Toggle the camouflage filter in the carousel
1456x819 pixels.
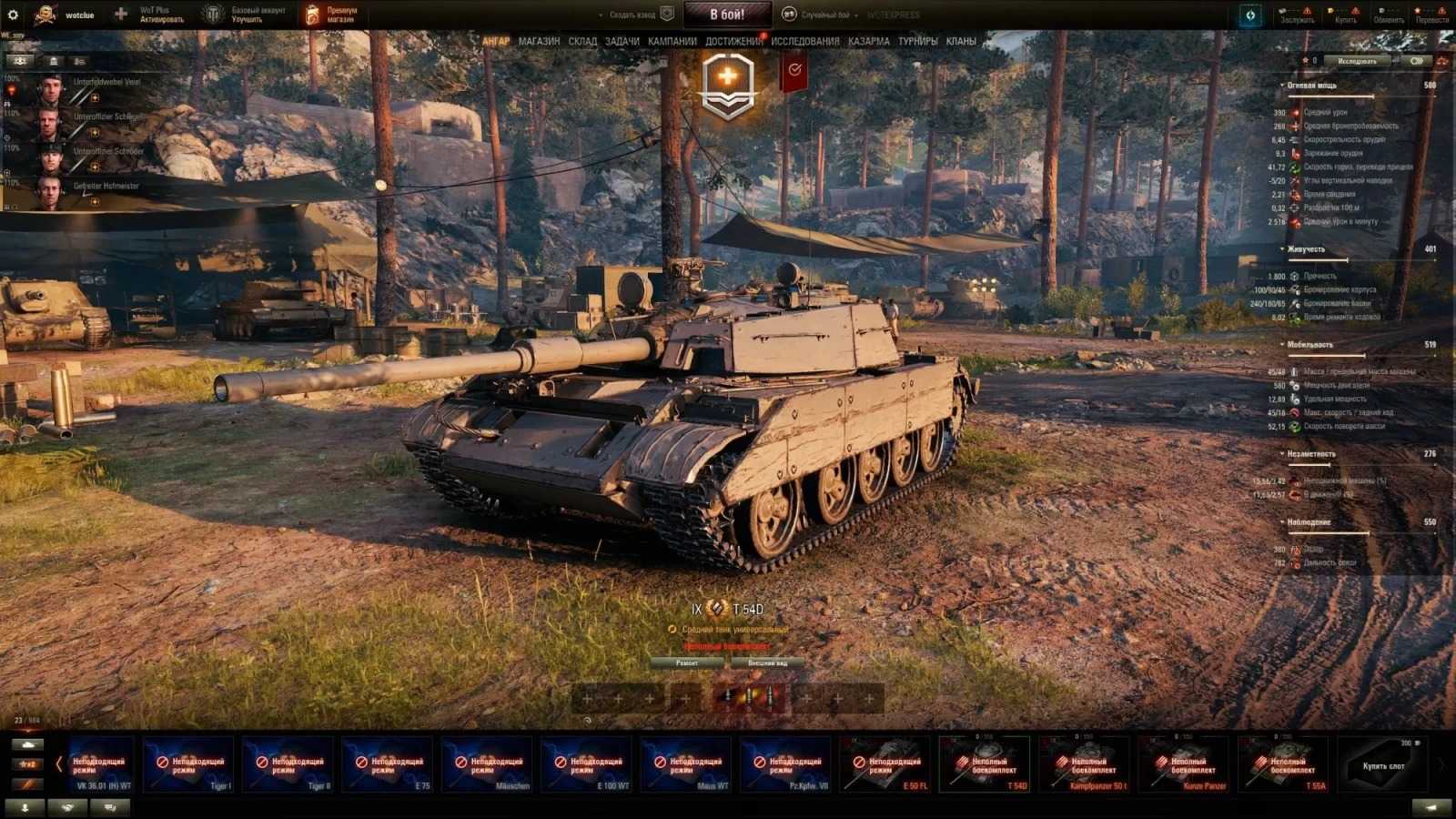27,784
